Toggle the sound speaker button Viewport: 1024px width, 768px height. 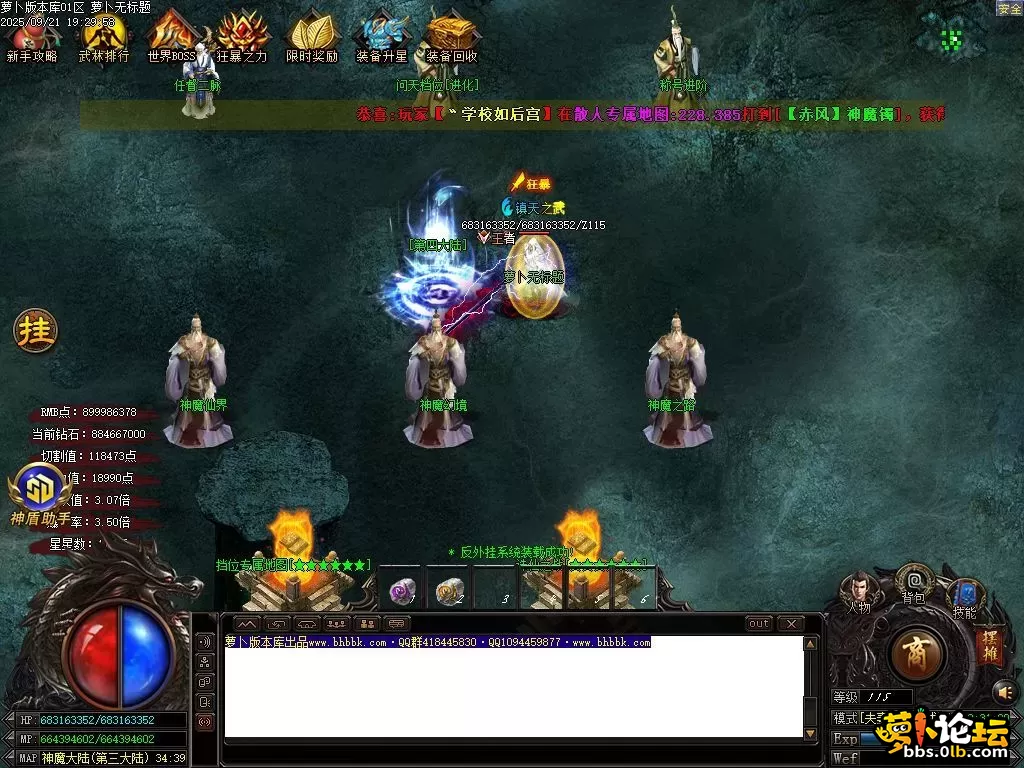click(1004, 691)
